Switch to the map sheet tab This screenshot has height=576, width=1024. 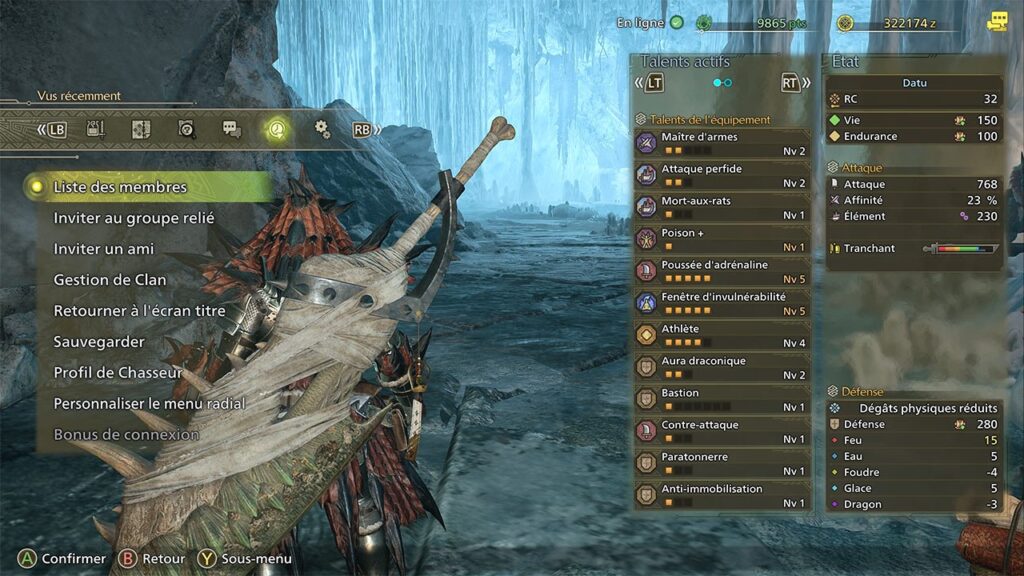pyautogui.click(x=141, y=129)
